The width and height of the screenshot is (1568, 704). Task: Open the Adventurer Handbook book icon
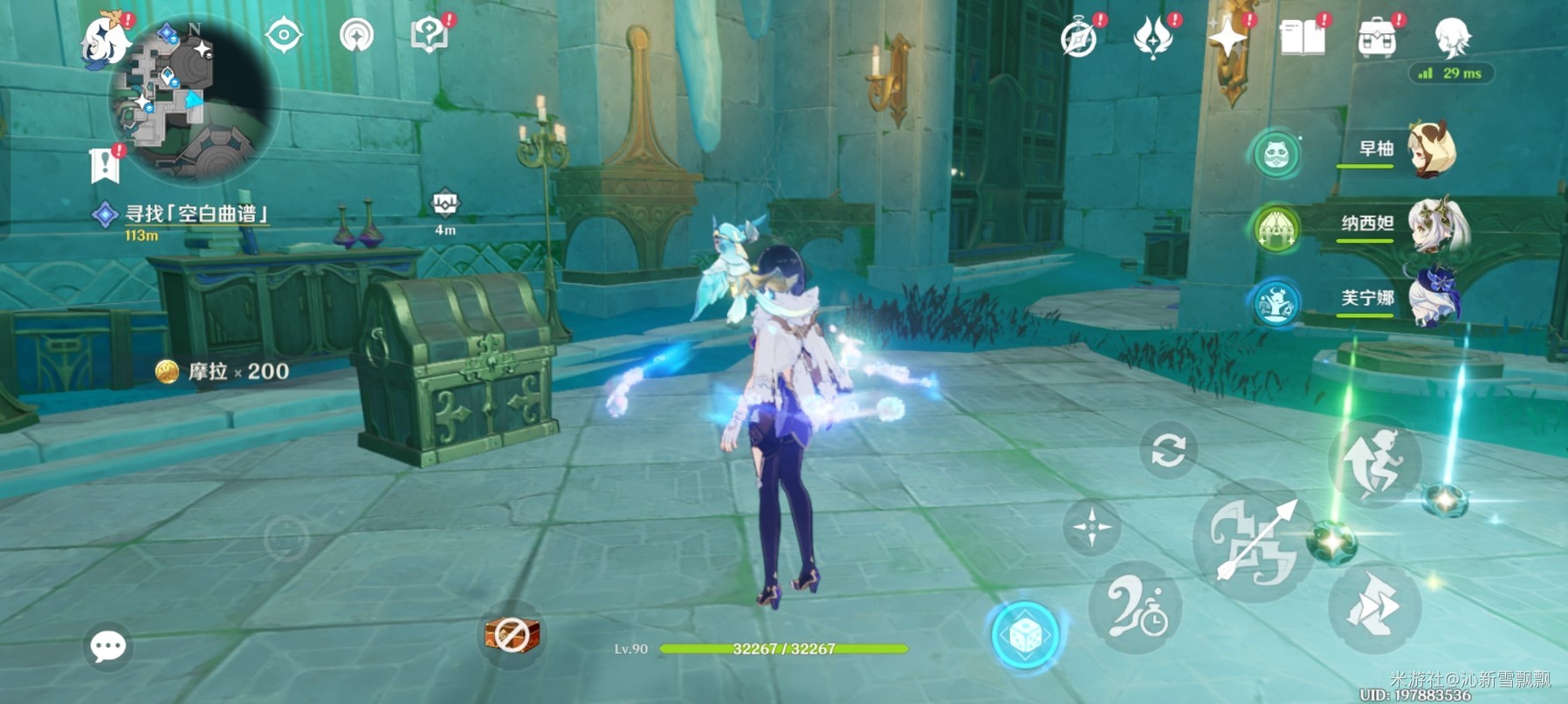click(1301, 38)
